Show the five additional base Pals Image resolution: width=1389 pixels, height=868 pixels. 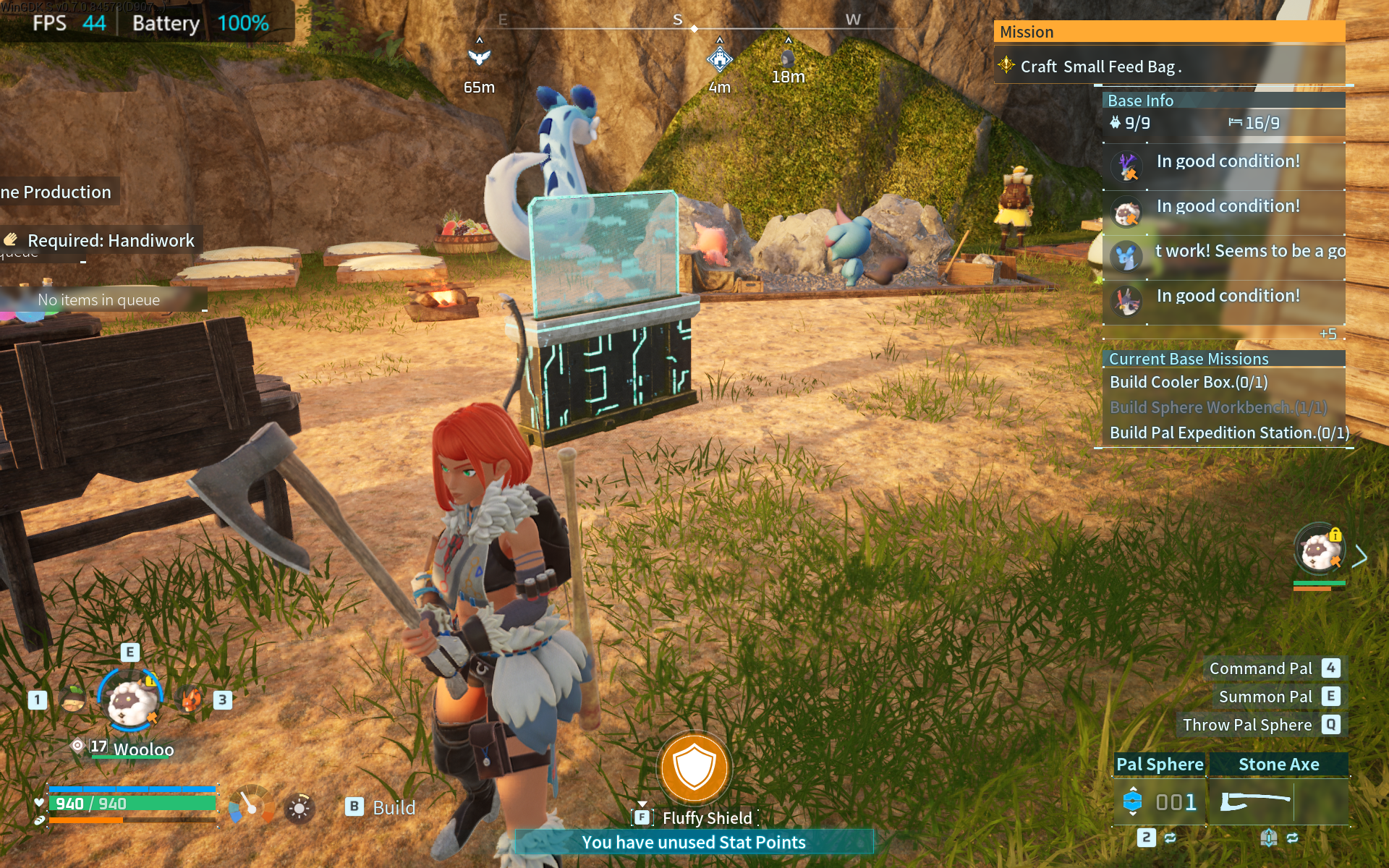pos(1328,334)
